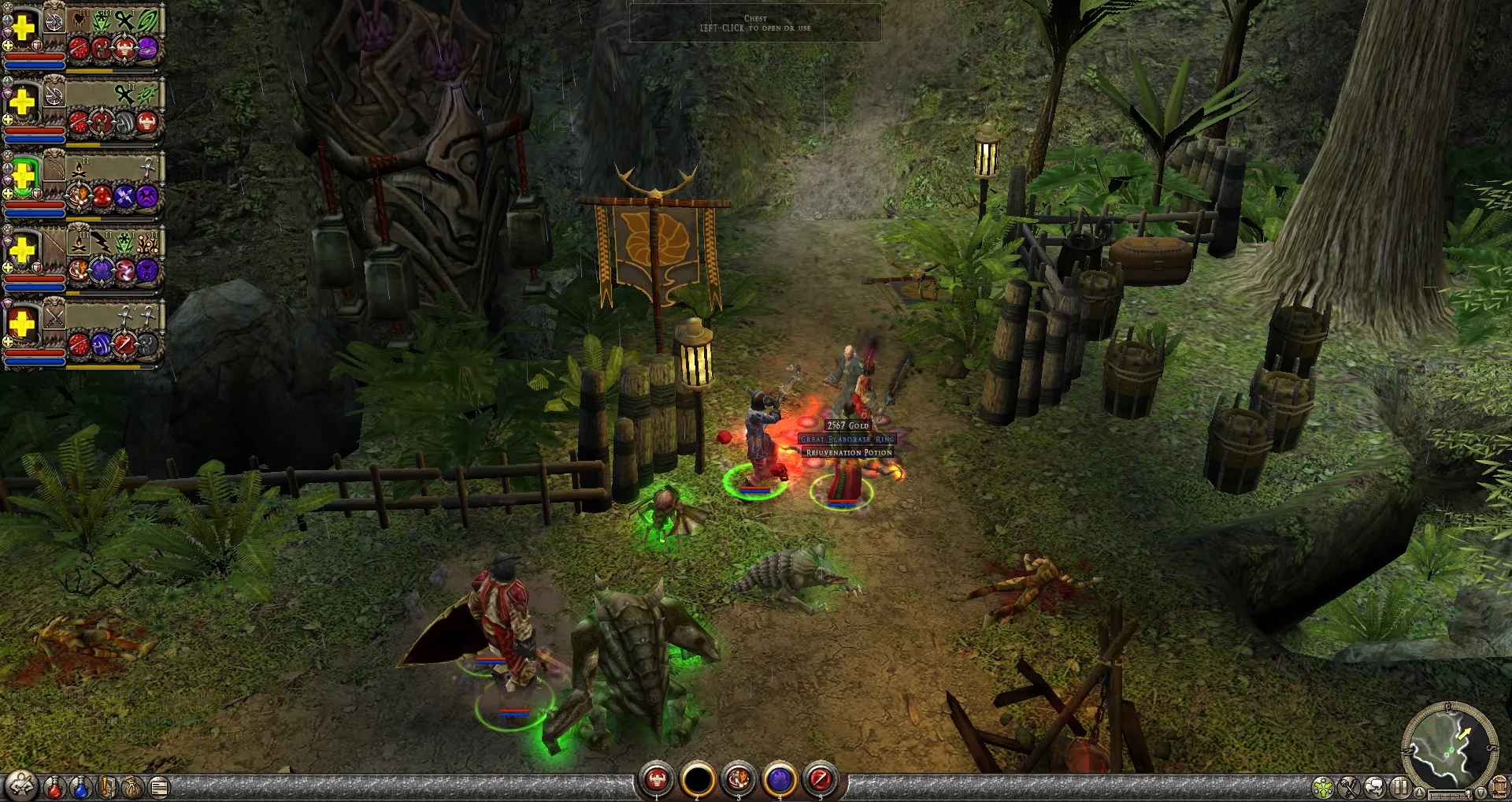Open the chat speech bubbles button
This screenshot has height=802, width=1512.
tap(1375, 786)
